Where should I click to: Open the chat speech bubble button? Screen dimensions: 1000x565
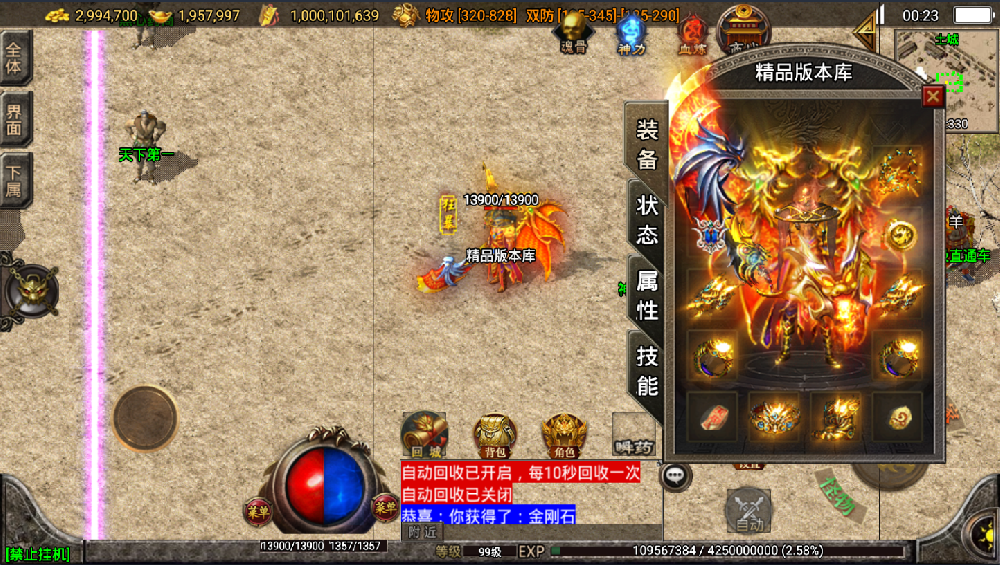click(676, 476)
